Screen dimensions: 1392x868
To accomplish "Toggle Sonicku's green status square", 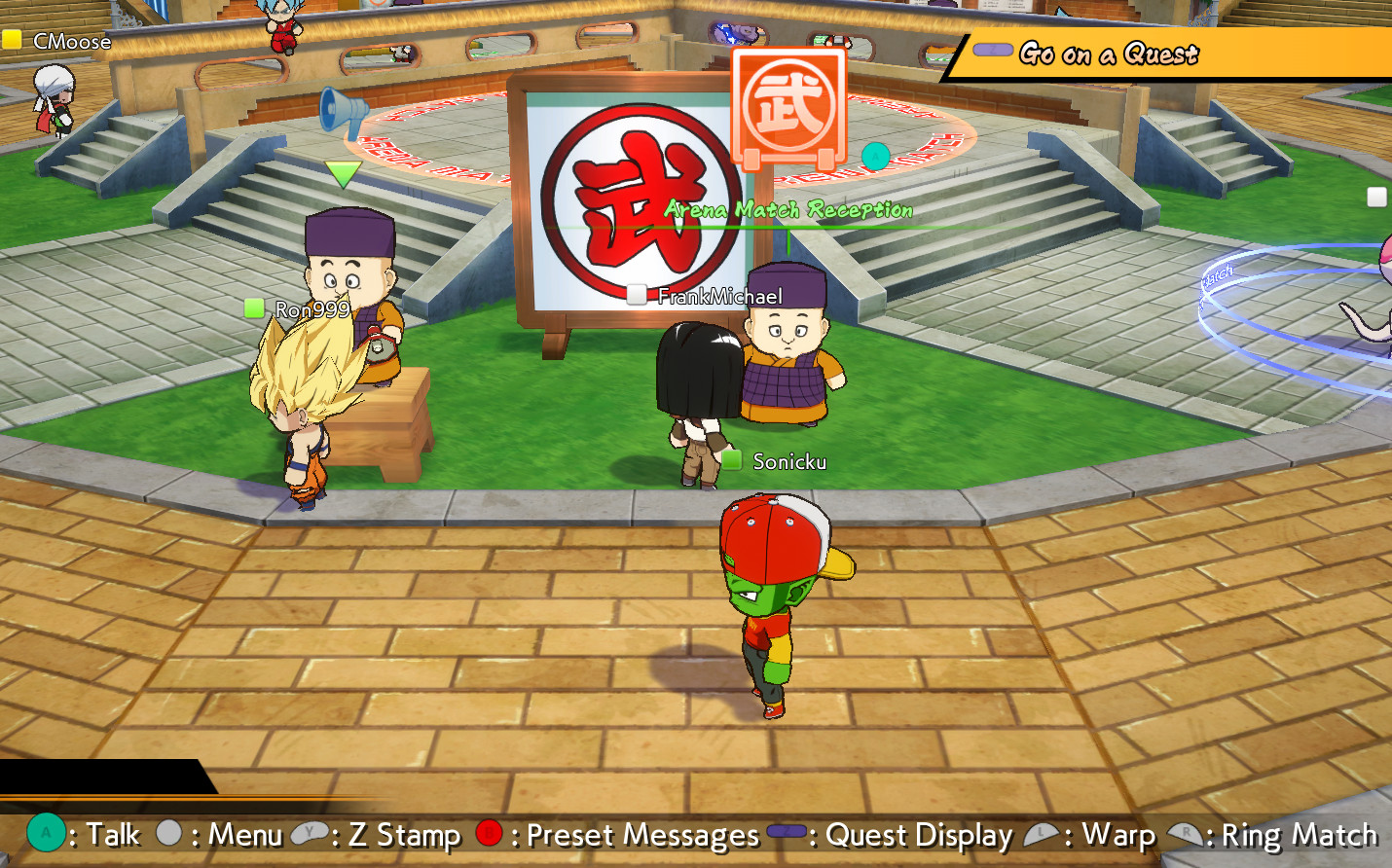I will (x=730, y=460).
